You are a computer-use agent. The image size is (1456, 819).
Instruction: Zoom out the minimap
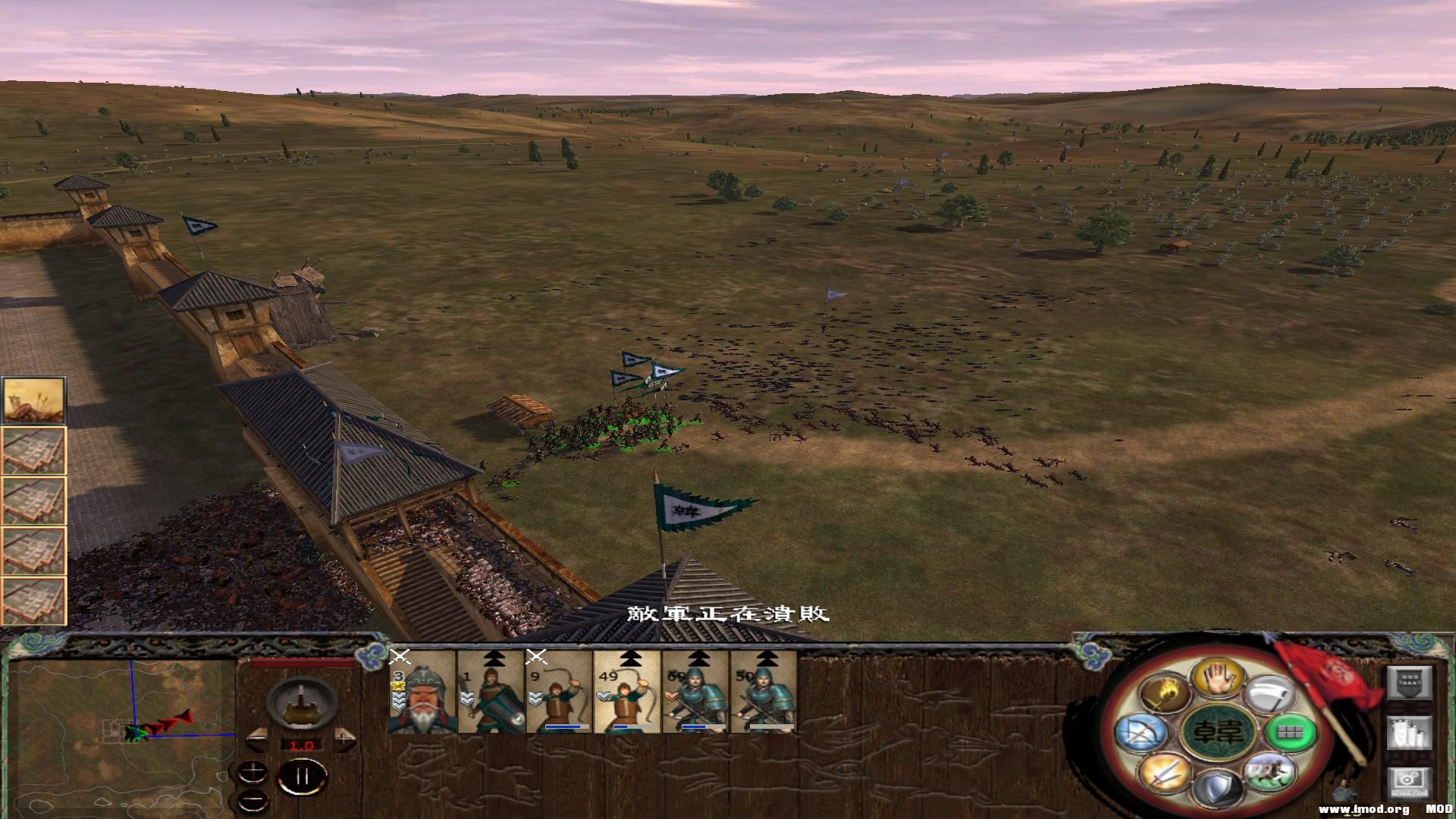[252, 800]
